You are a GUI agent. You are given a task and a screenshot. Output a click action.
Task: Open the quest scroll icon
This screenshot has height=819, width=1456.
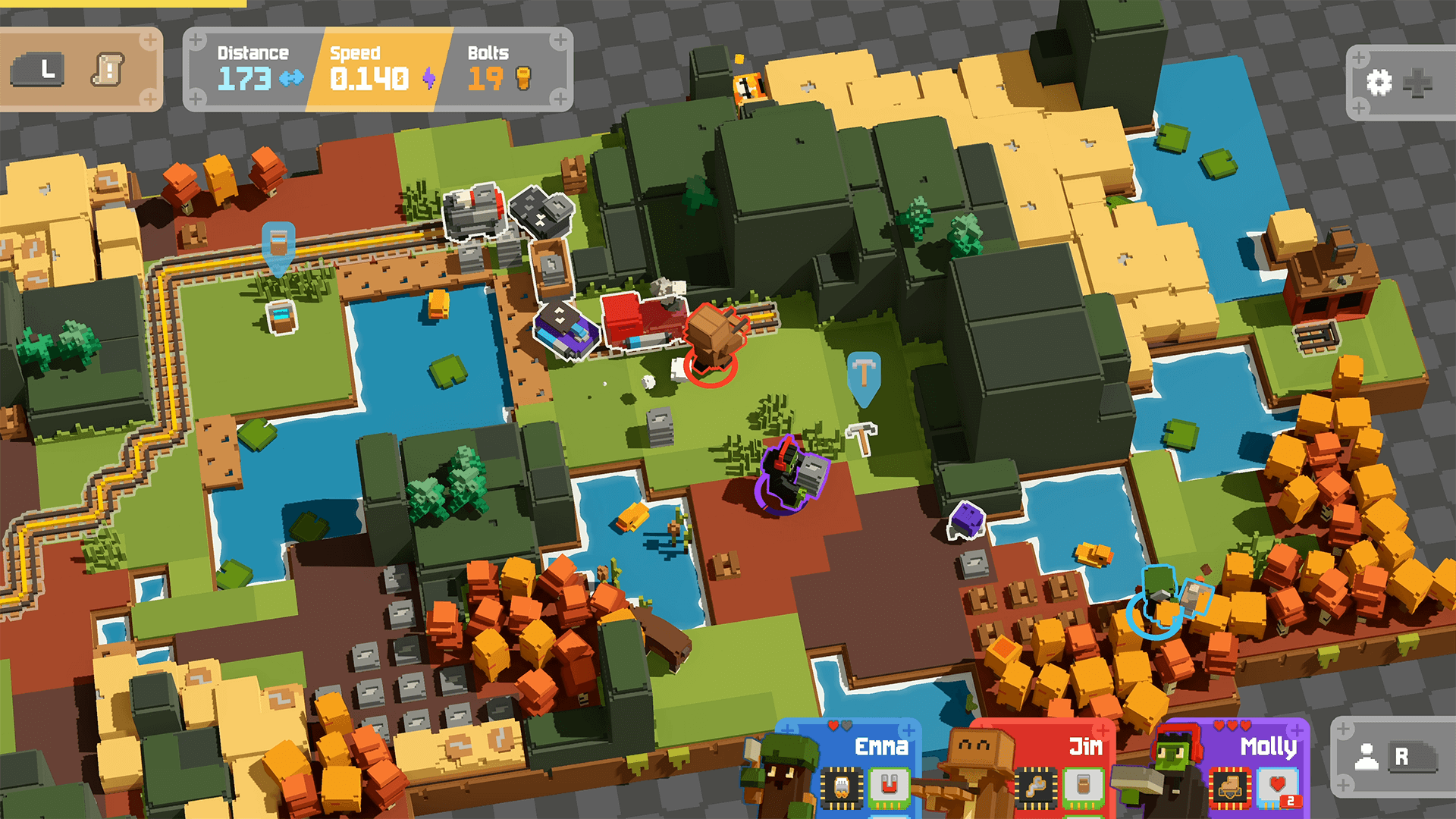coord(108,71)
